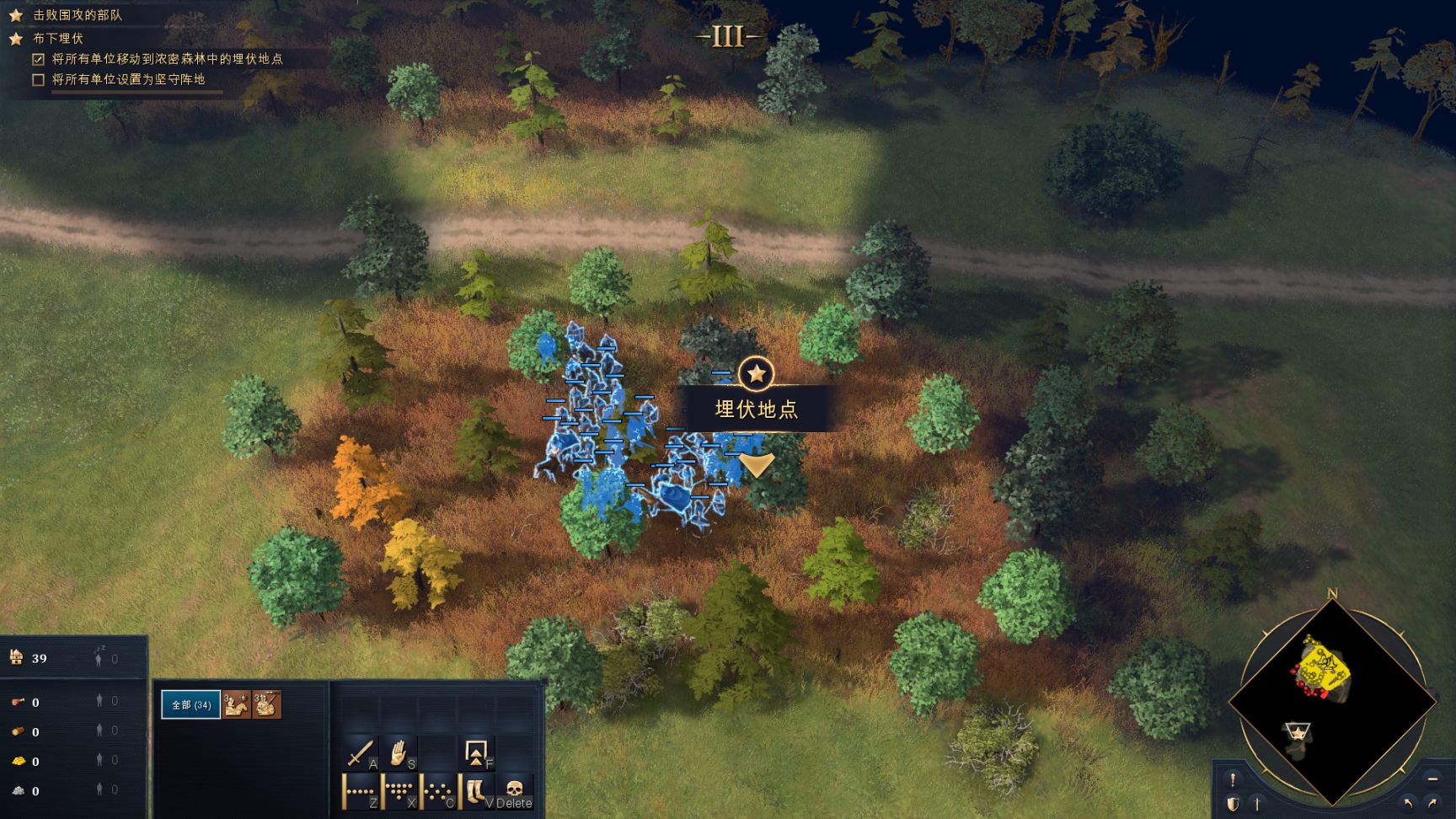Click the 埋伏地点 ambush location marker
The height and width of the screenshot is (819, 1456).
pyautogui.click(x=757, y=373)
